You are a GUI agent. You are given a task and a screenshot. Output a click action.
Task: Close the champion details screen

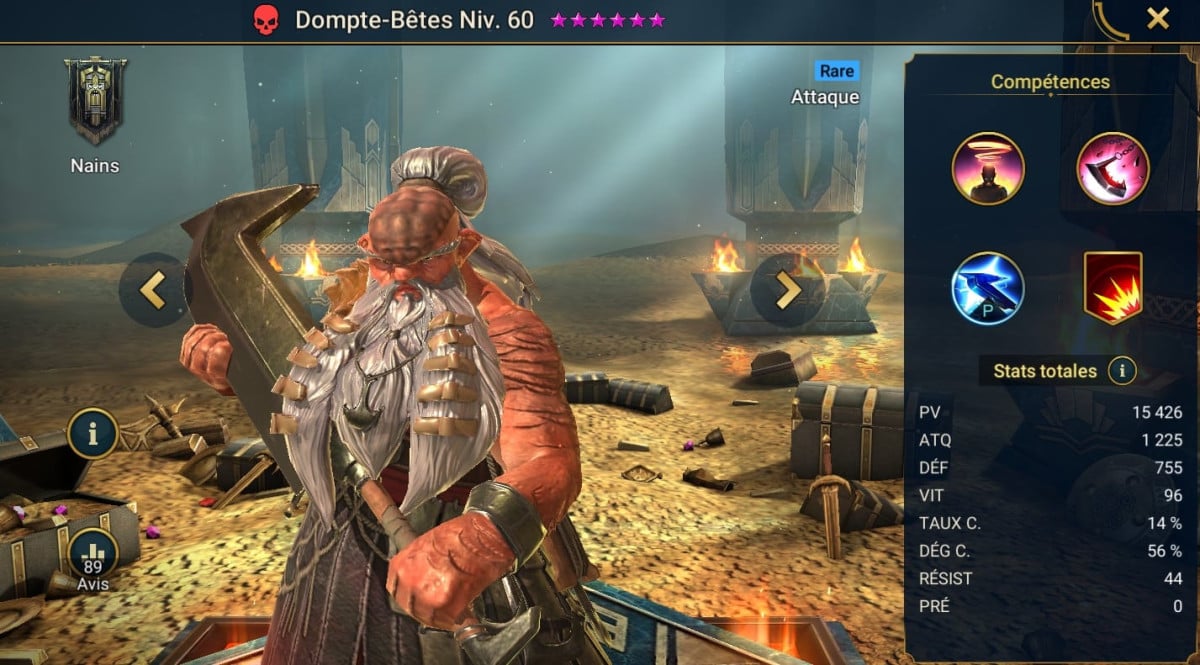pos(1157,18)
